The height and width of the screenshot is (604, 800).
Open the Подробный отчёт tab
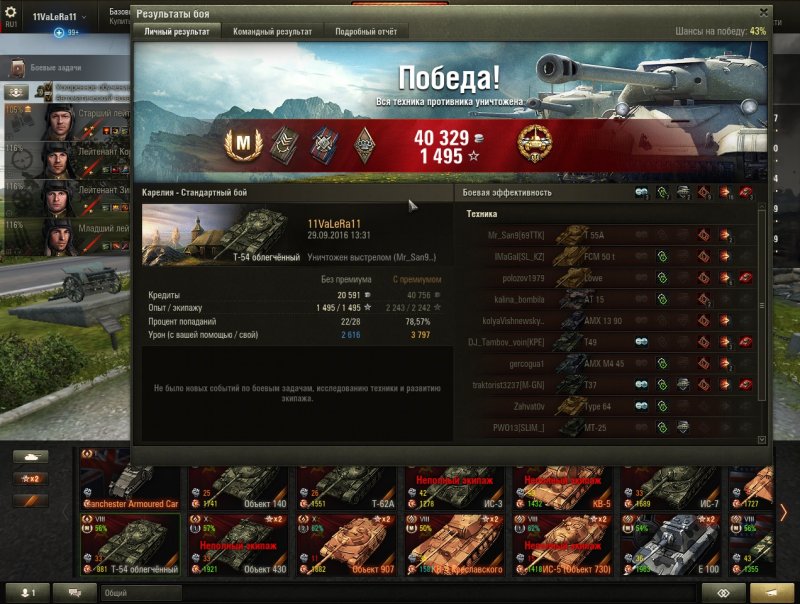tap(366, 32)
